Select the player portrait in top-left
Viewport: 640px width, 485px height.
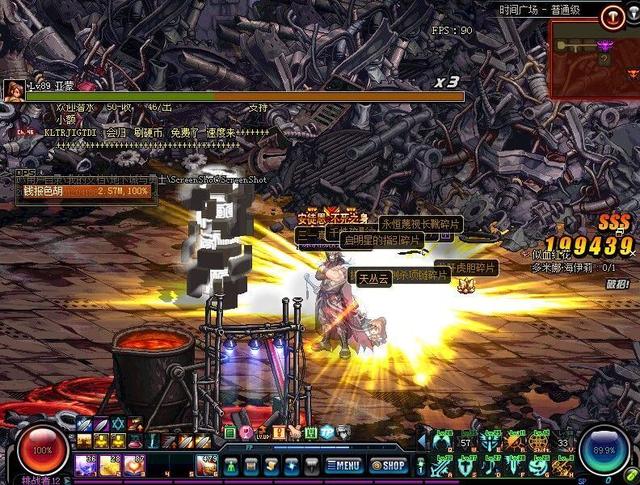tap(13, 90)
